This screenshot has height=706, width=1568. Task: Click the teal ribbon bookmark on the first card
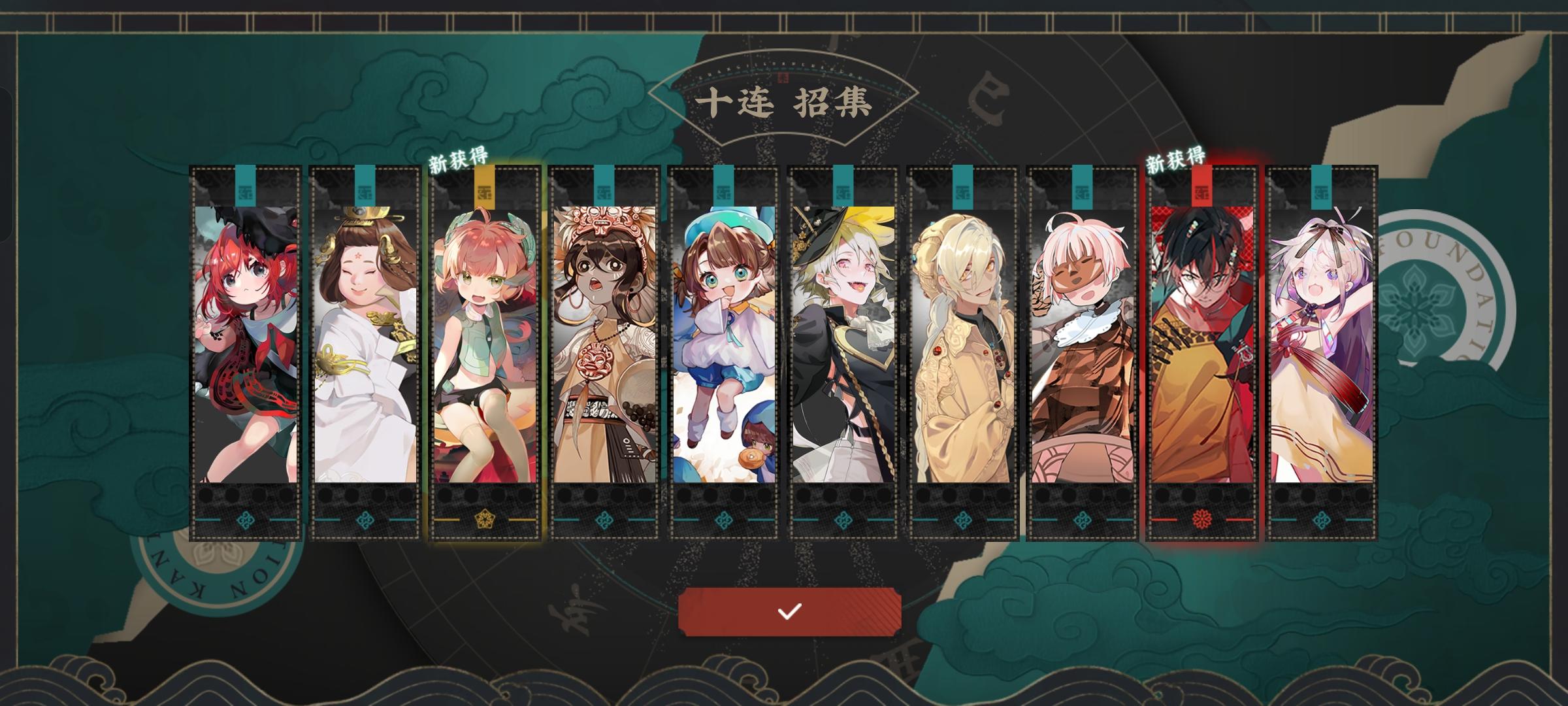pyautogui.click(x=245, y=186)
